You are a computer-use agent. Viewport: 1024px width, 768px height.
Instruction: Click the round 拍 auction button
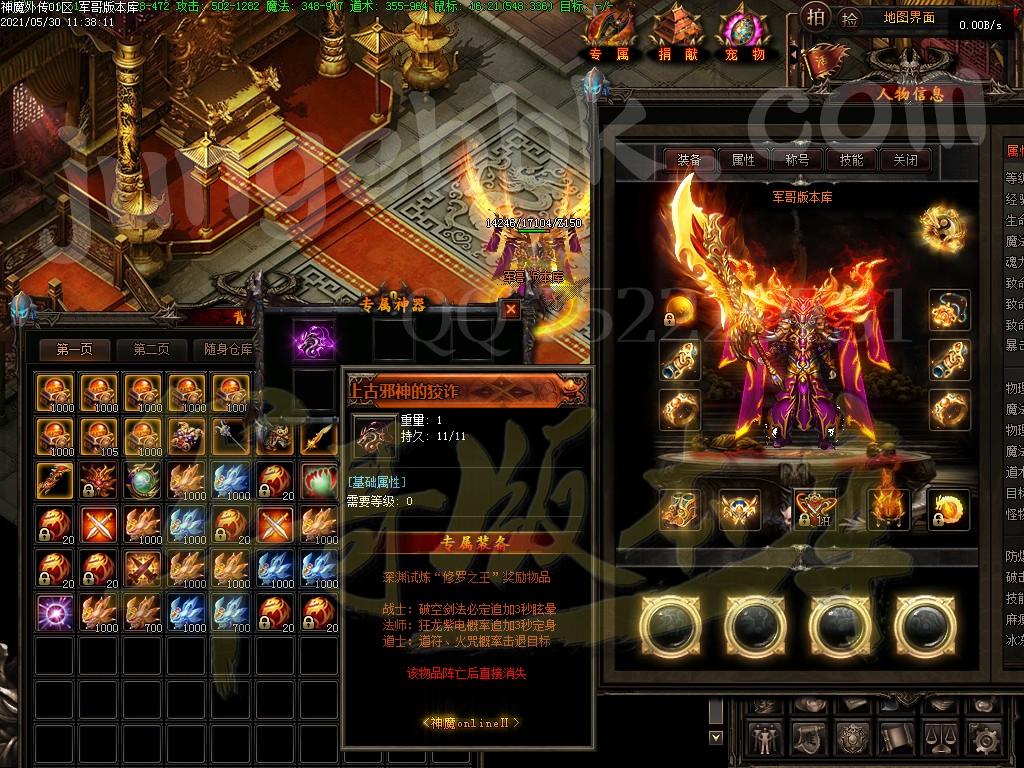pos(817,18)
